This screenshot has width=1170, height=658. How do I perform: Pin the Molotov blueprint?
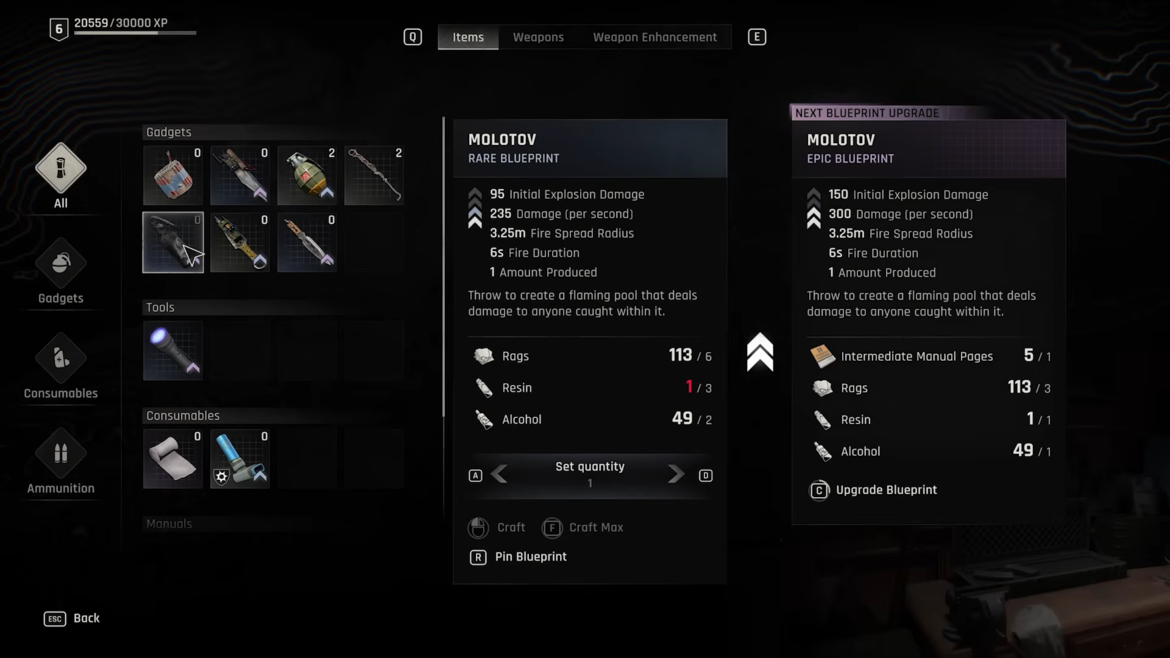point(518,557)
